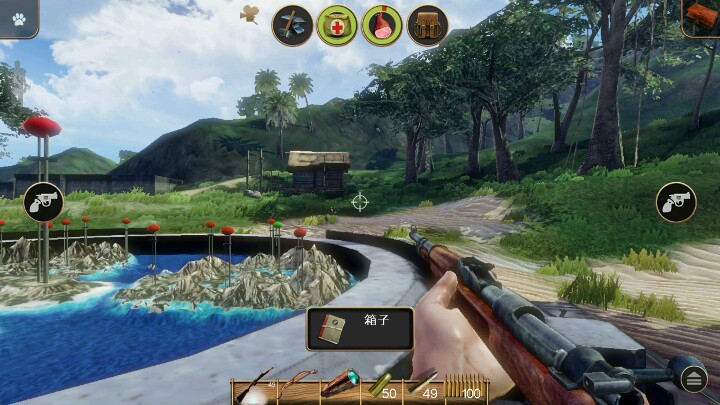Open the leather backpack inventory

427,25
